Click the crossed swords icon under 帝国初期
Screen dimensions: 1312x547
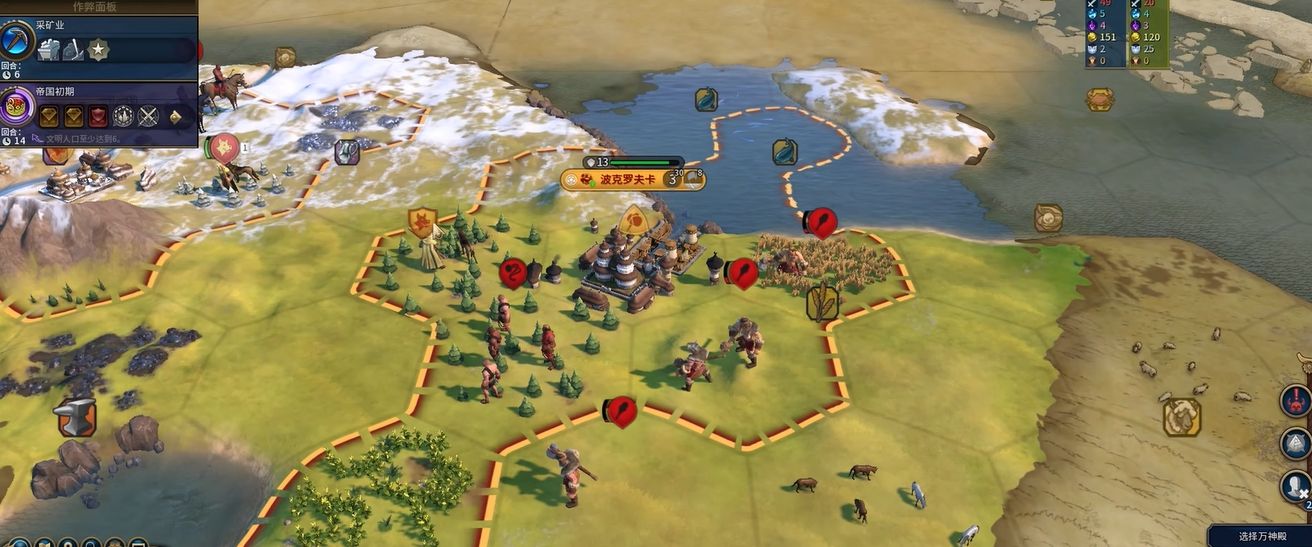coord(148,116)
